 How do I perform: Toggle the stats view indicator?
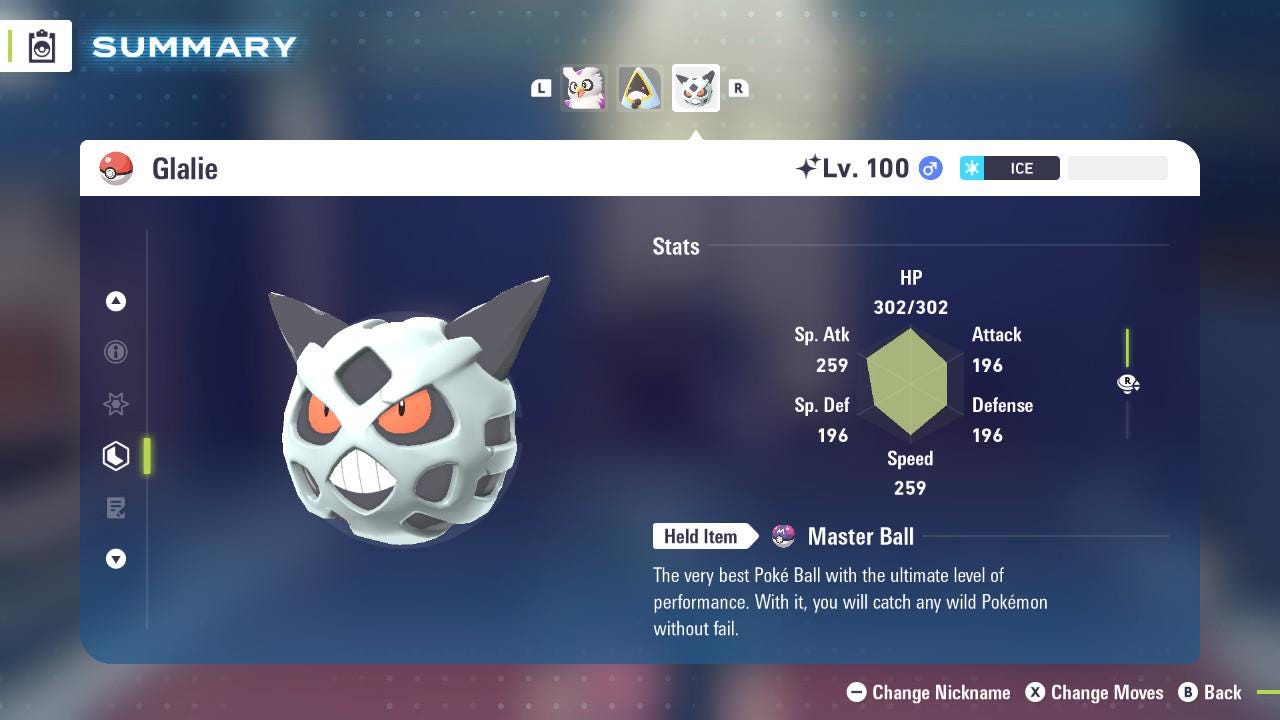(1128, 383)
